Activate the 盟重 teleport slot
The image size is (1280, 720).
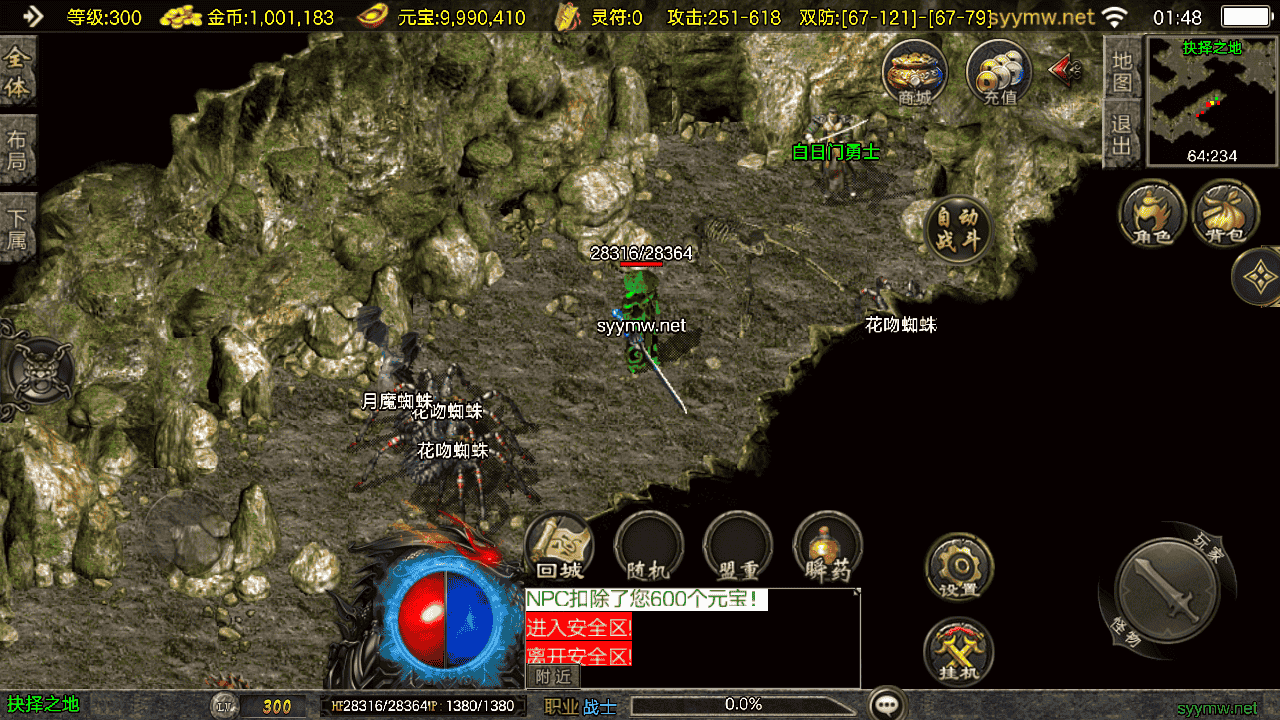[x=738, y=546]
